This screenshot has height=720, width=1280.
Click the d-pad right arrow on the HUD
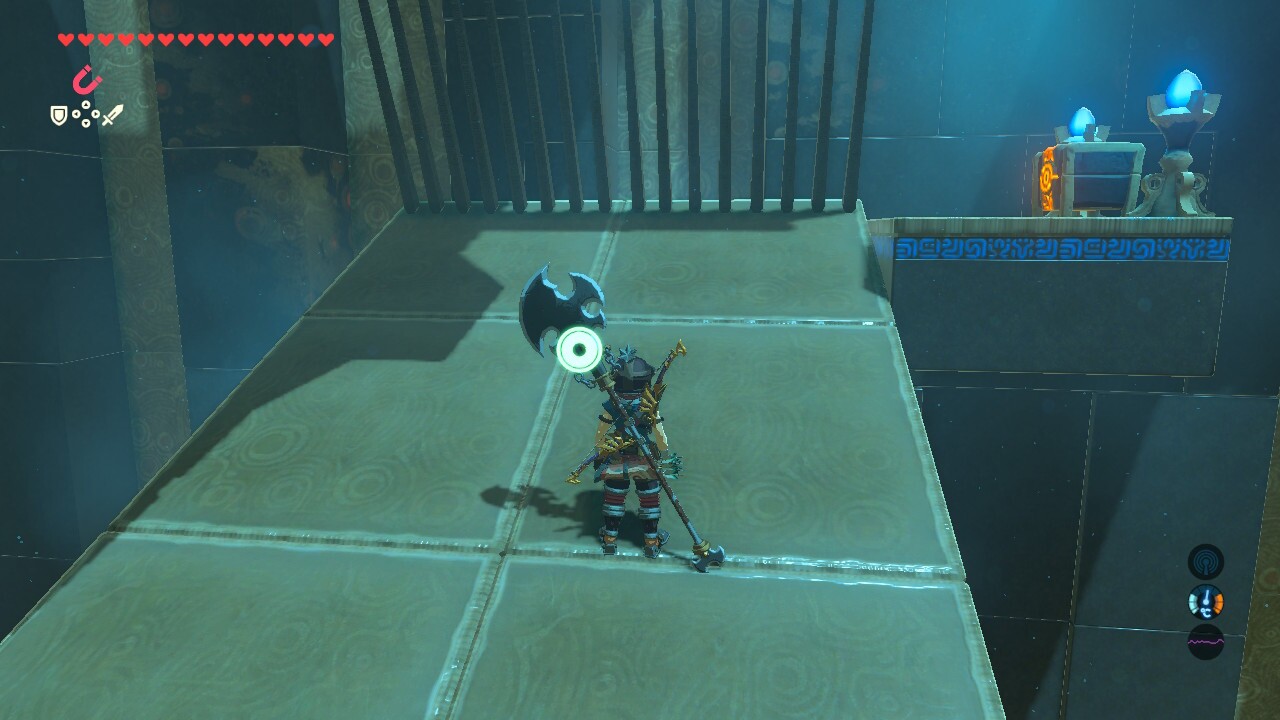[x=96, y=114]
